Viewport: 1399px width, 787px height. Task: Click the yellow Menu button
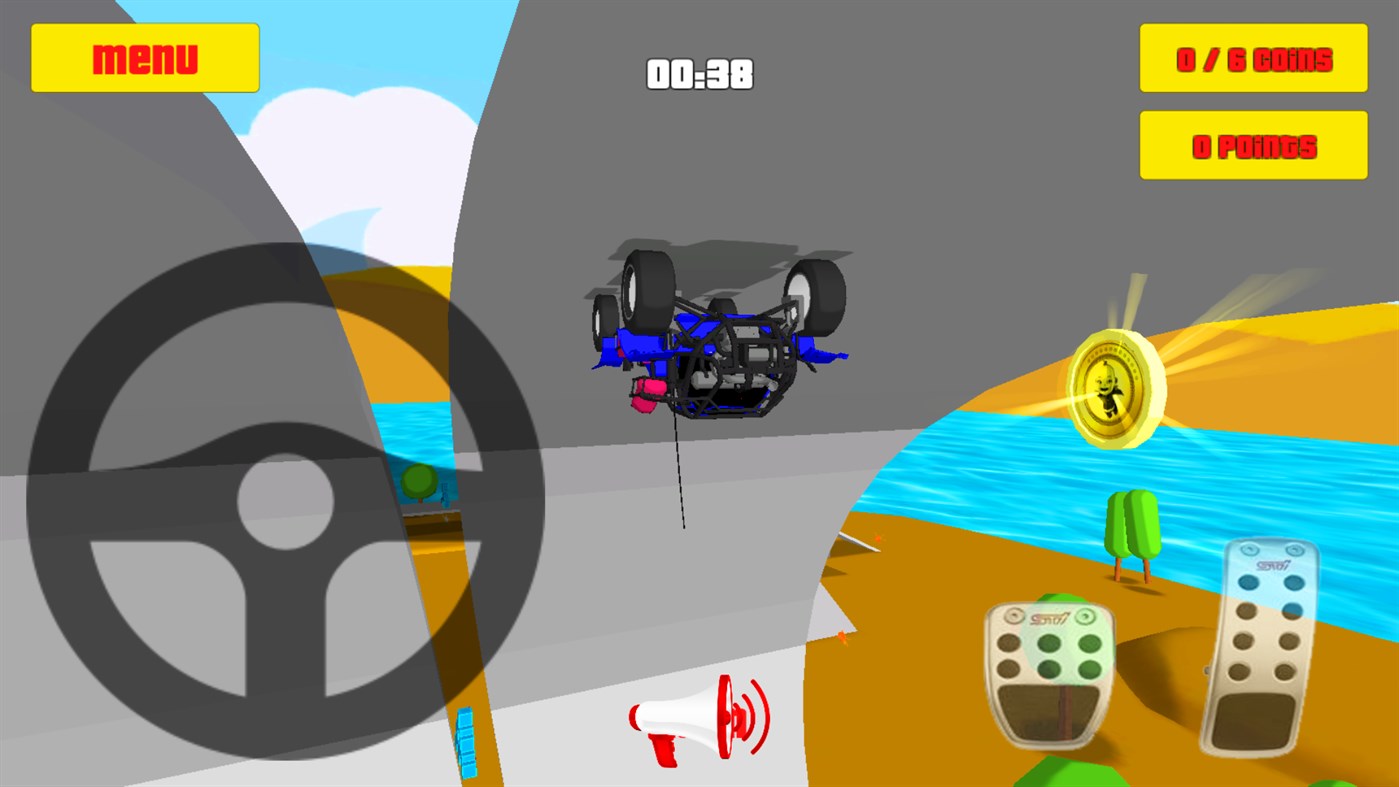[144, 57]
